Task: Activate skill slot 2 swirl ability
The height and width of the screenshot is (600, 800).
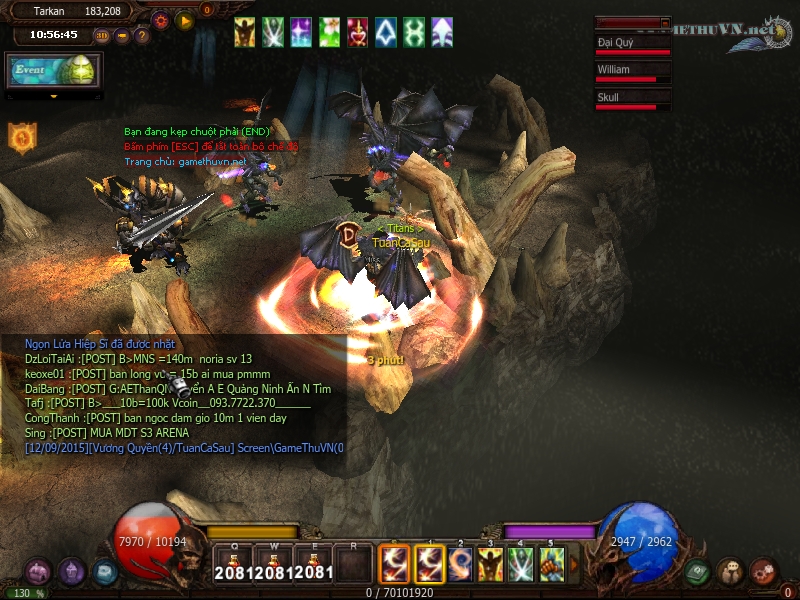Action: pyautogui.click(x=460, y=565)
